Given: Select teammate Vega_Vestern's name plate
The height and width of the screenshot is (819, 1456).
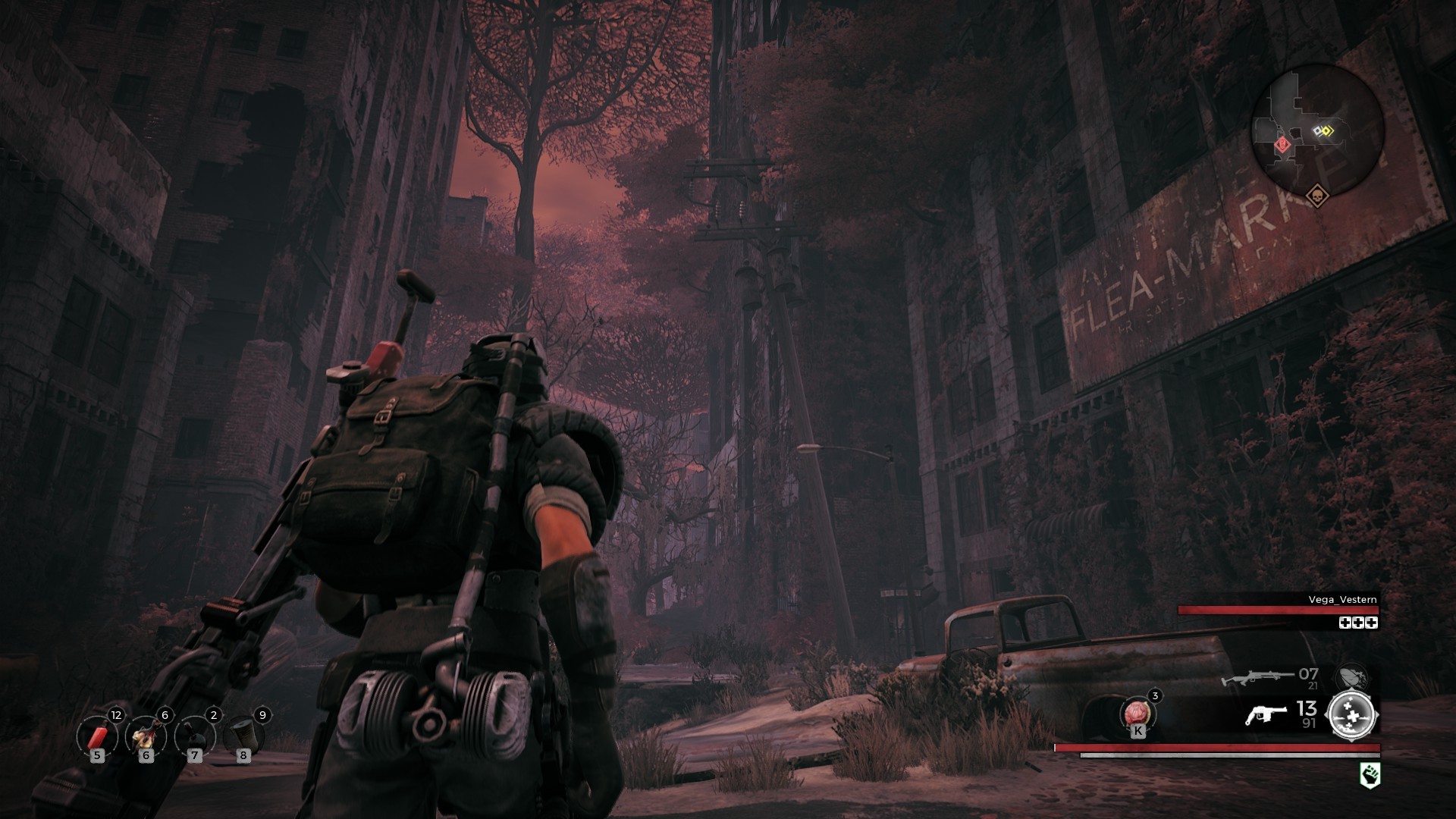Looking at the screenshot, I should point(1342,600).
